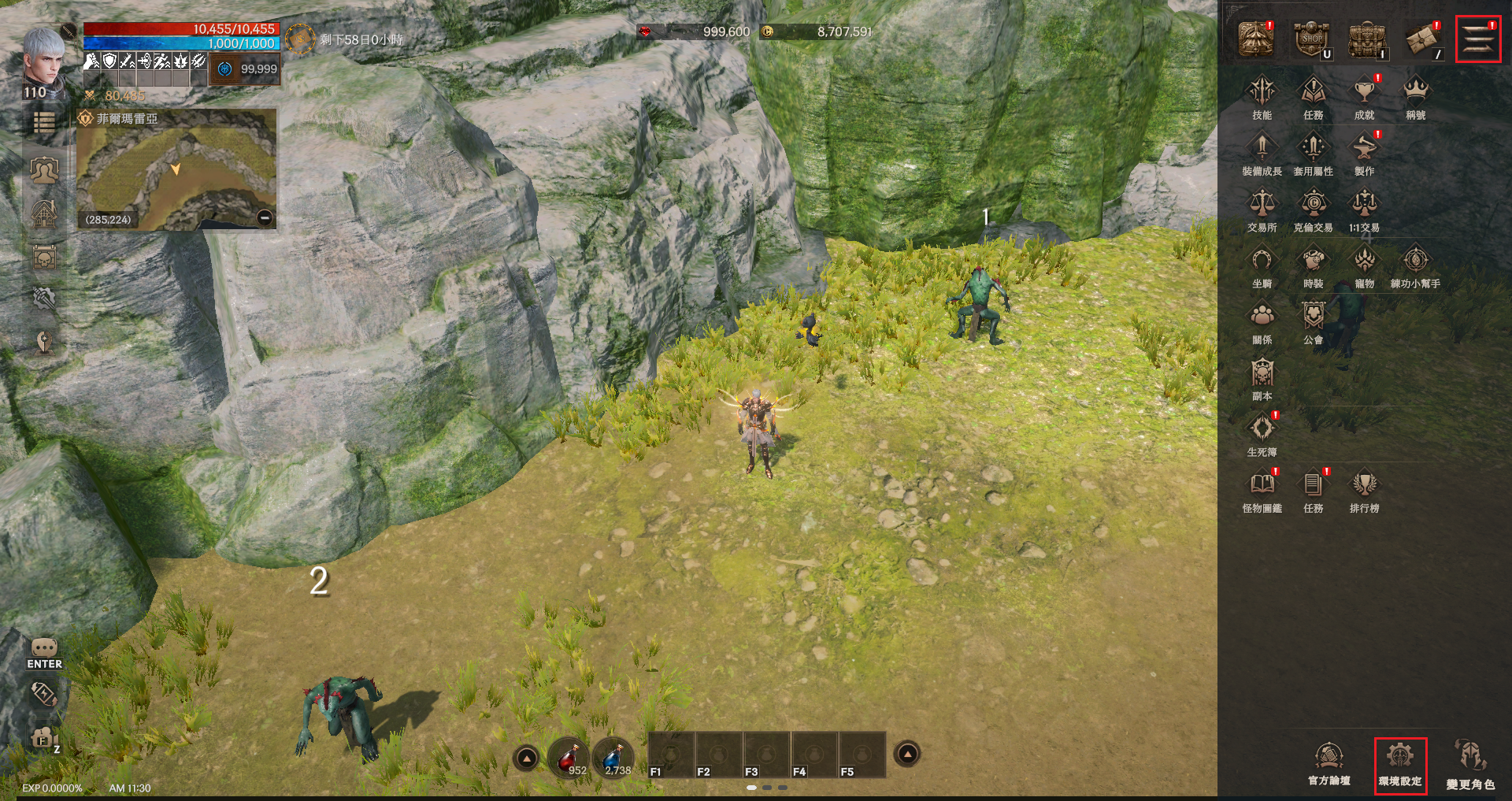The height and width of the screenshot is (801, 1512).
Task: Show the 坐騎 mount menu
Action: (1262, 266)
